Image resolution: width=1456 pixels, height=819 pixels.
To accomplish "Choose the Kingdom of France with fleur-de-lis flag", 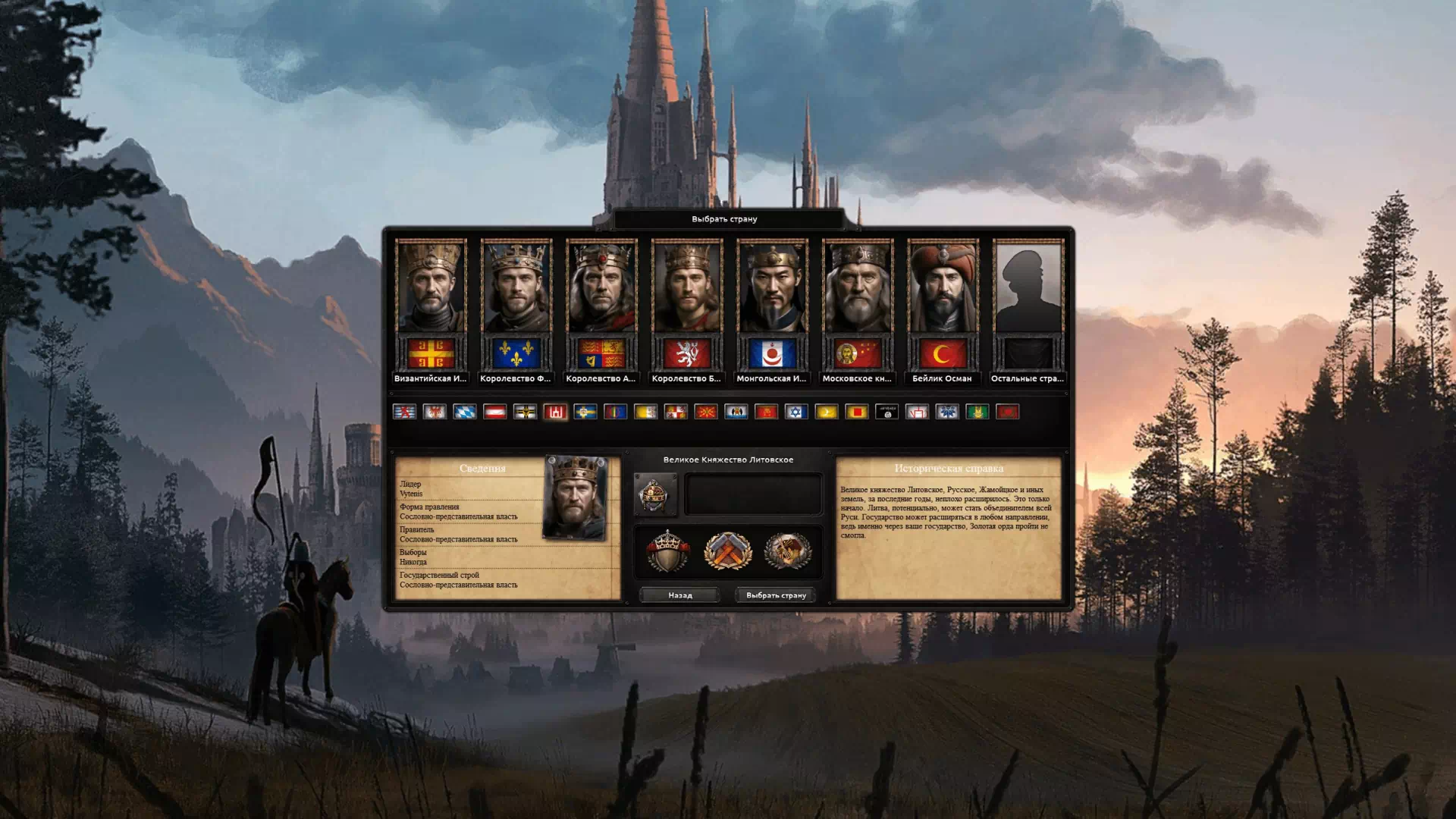I will click(516, 288).
